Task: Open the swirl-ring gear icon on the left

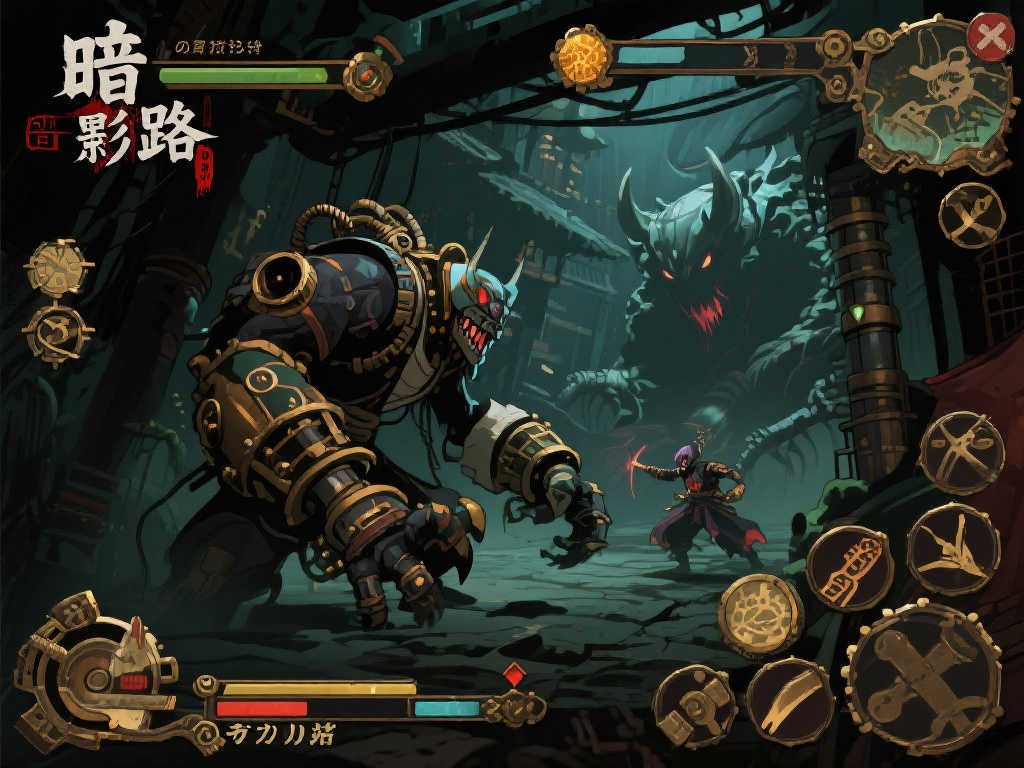Action: point(57,334)
